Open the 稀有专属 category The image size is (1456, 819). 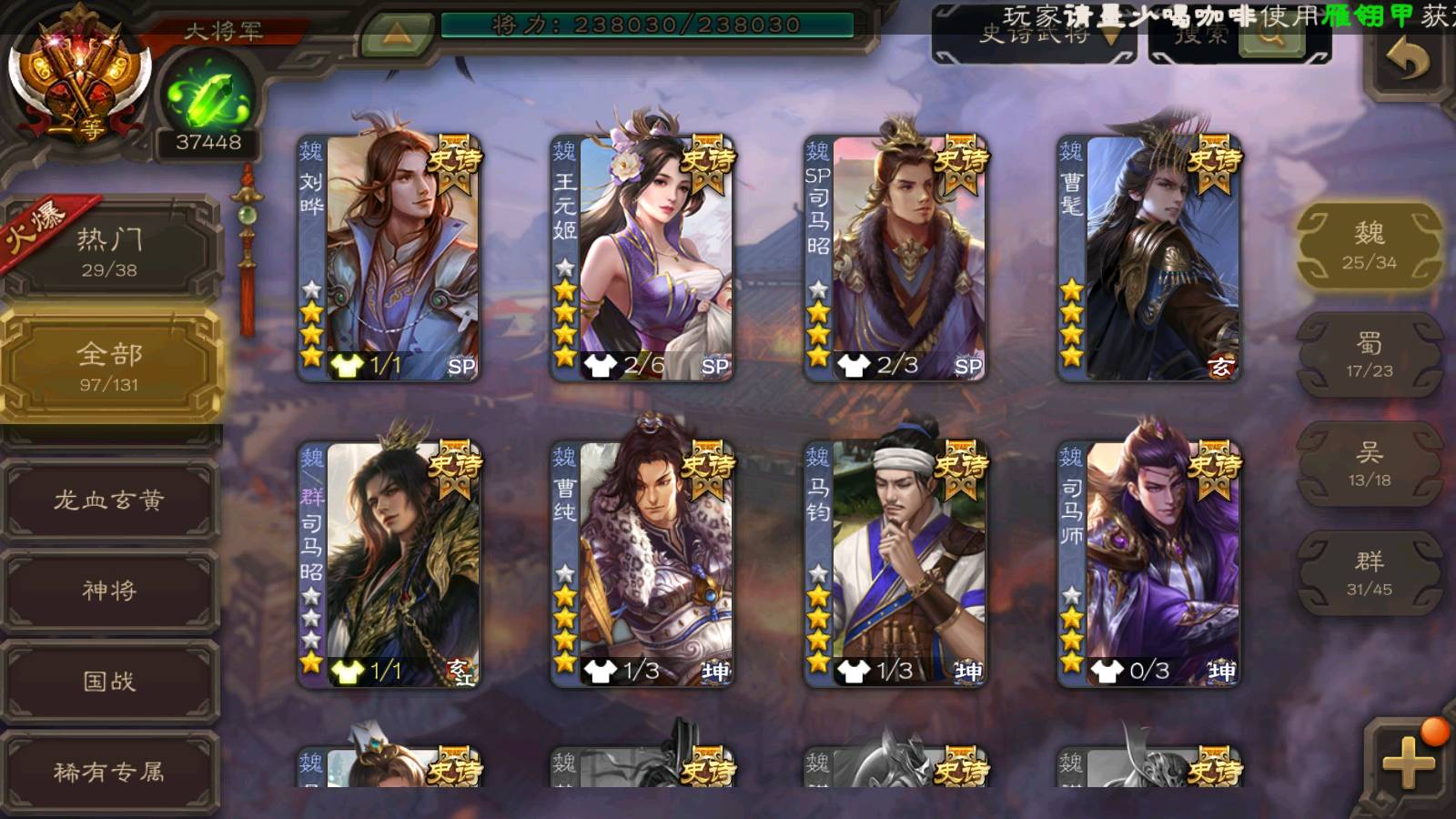click(x=110, y=773)
